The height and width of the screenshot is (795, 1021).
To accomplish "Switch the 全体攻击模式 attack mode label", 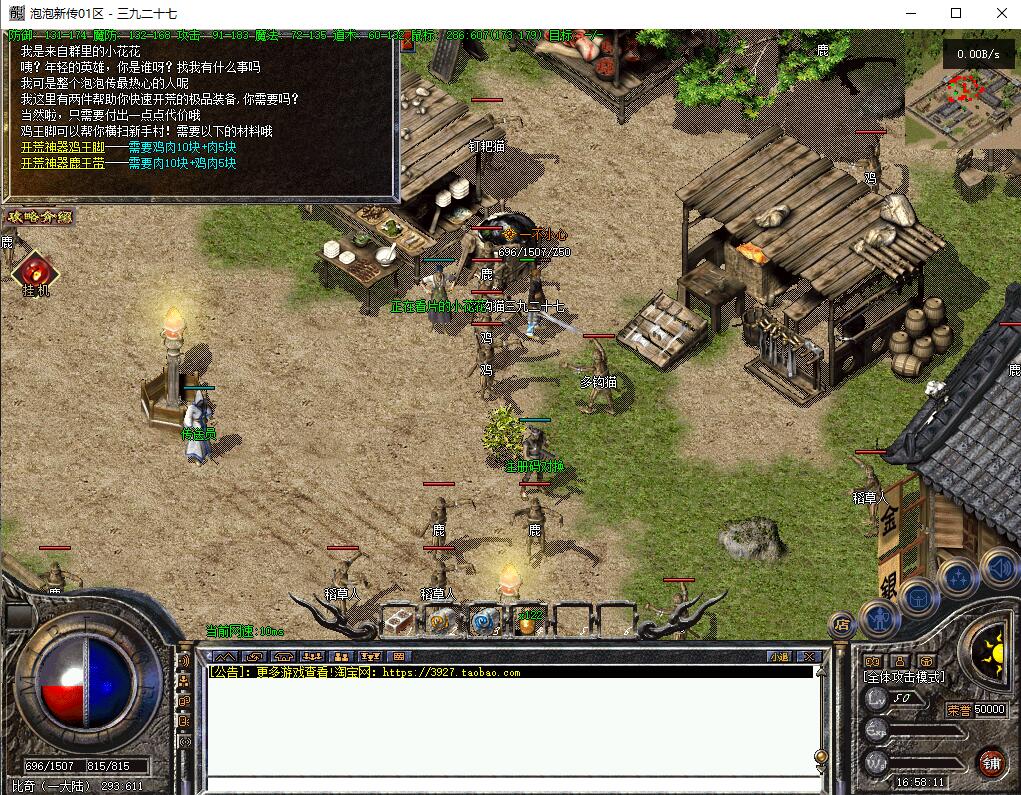I will point(903,677).
